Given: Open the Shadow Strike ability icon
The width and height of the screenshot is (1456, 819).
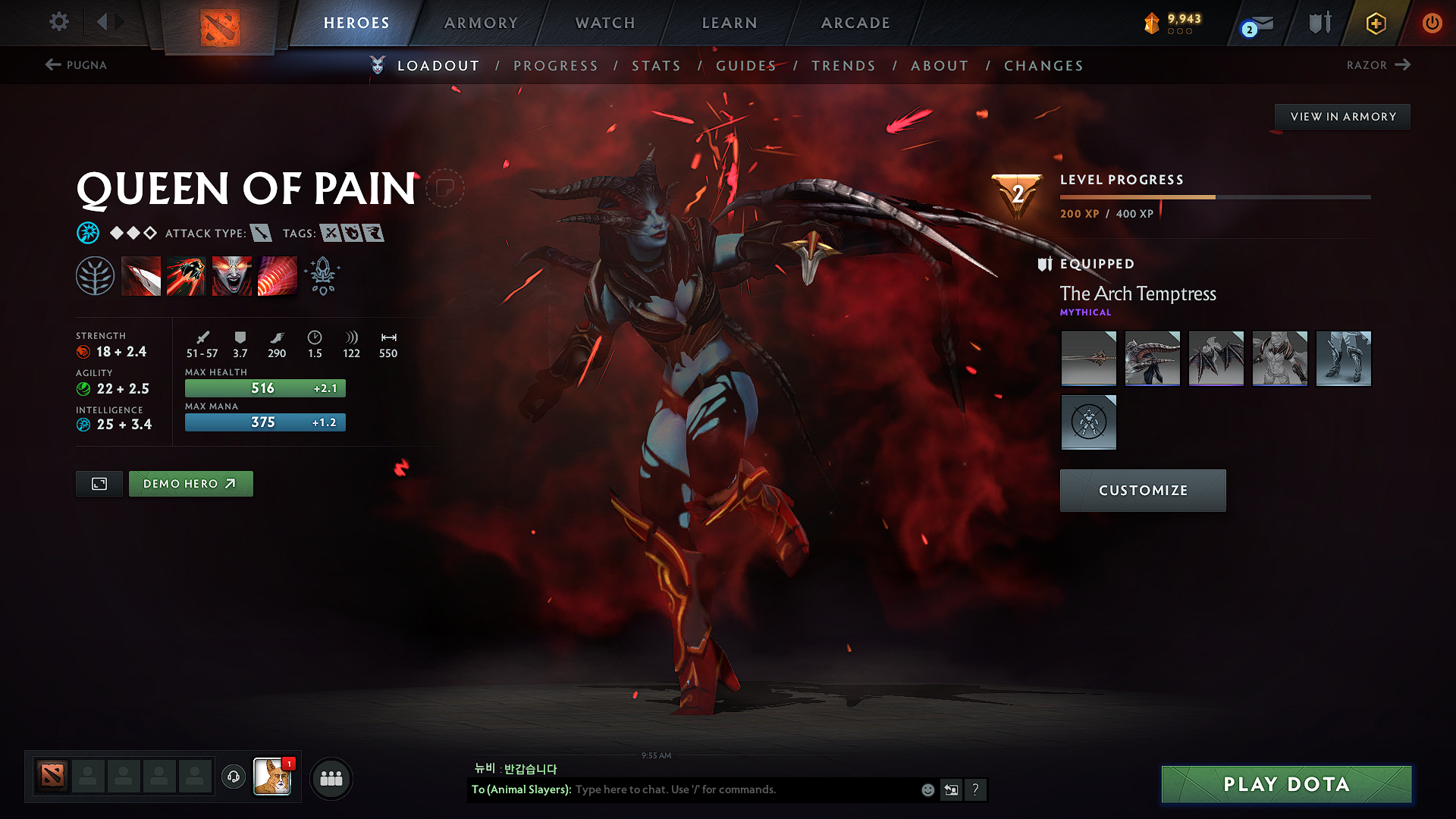Looking at the screenshot, I should pos(141,275).
